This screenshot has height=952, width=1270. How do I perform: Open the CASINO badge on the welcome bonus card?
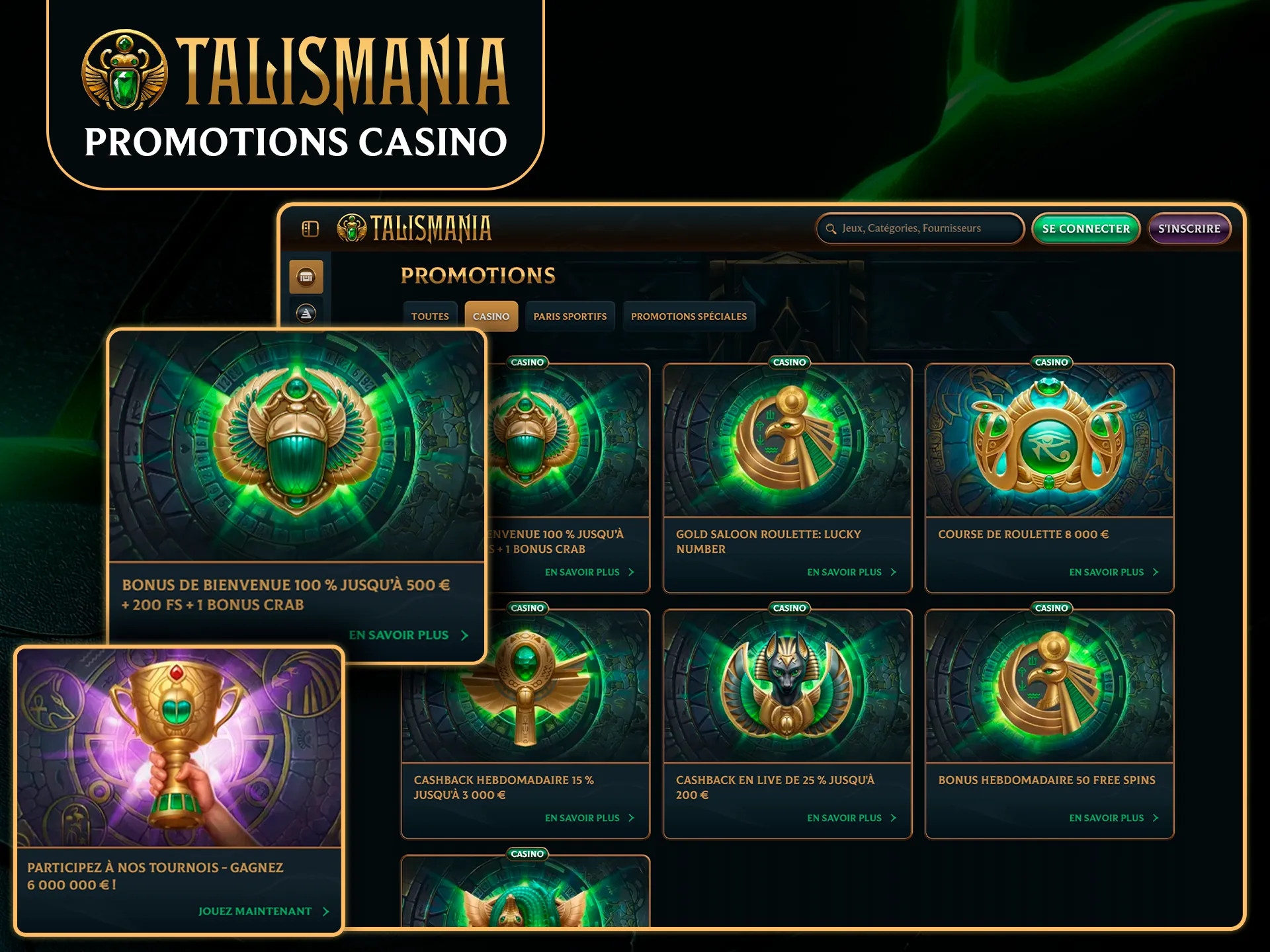click(x=527, y=362)
